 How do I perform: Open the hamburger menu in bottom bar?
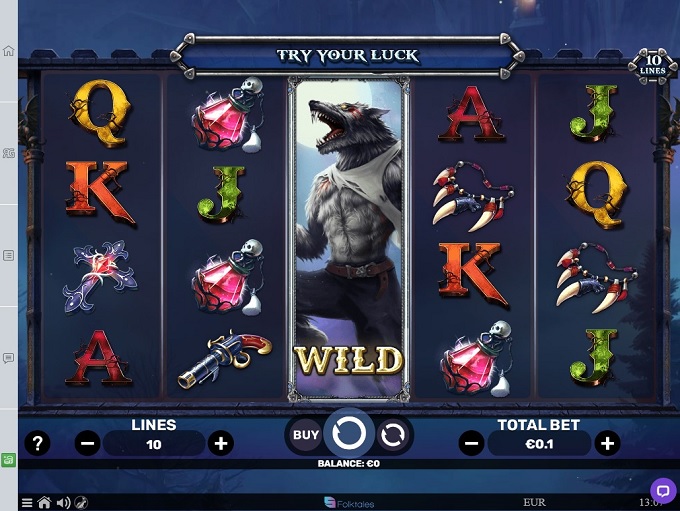pos(27,503)
